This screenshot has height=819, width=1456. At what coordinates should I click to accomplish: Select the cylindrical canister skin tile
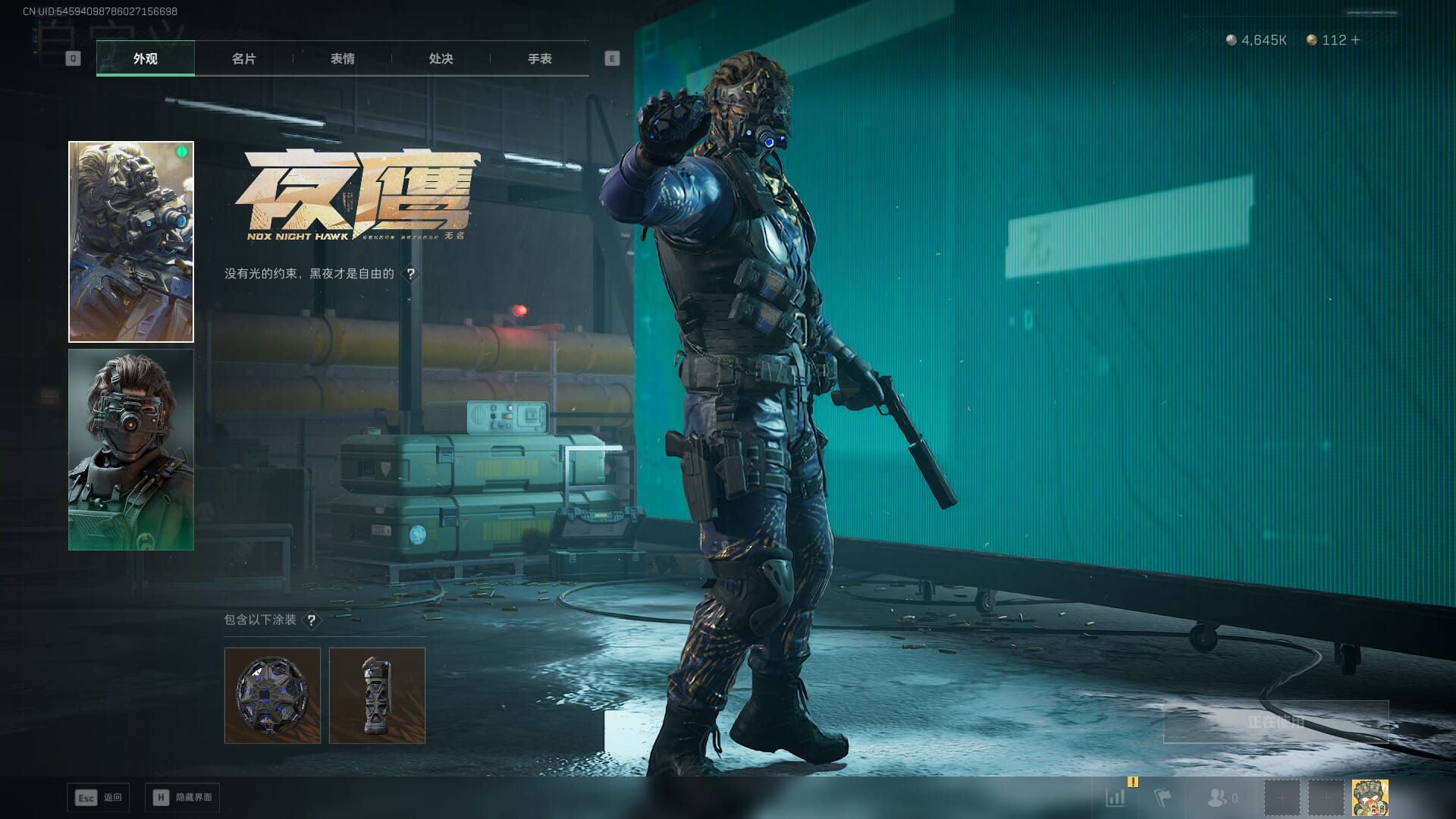click(x=377, y=695)
